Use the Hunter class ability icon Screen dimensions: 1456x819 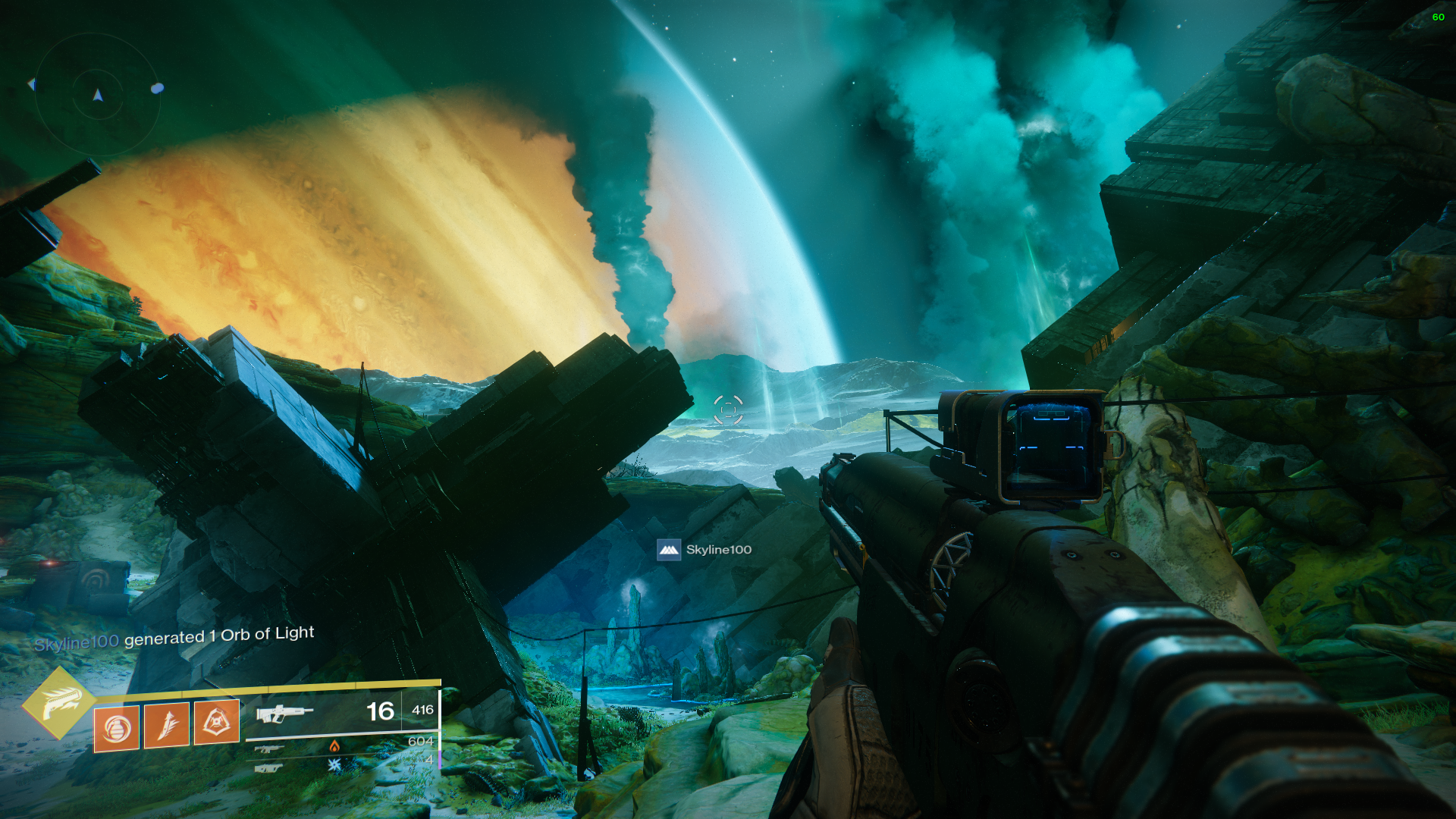(x=217, y=721)
